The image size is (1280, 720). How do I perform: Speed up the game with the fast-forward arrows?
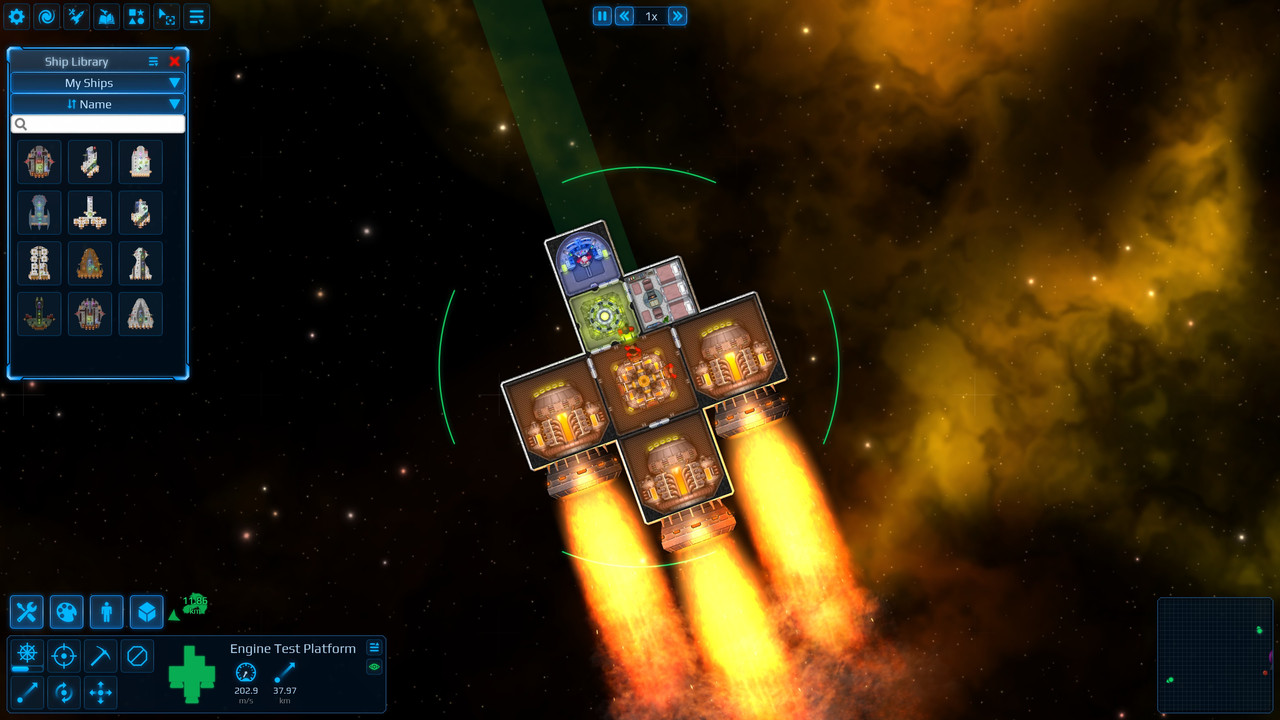point(677,16)
